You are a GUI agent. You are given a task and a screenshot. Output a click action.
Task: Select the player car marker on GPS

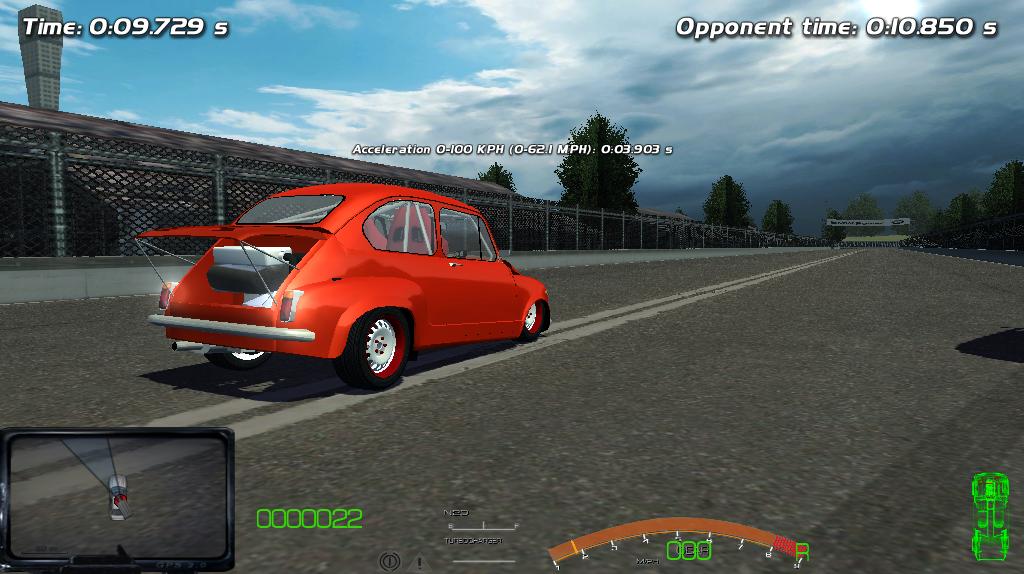pyautogui.click(x=118, y=497)
